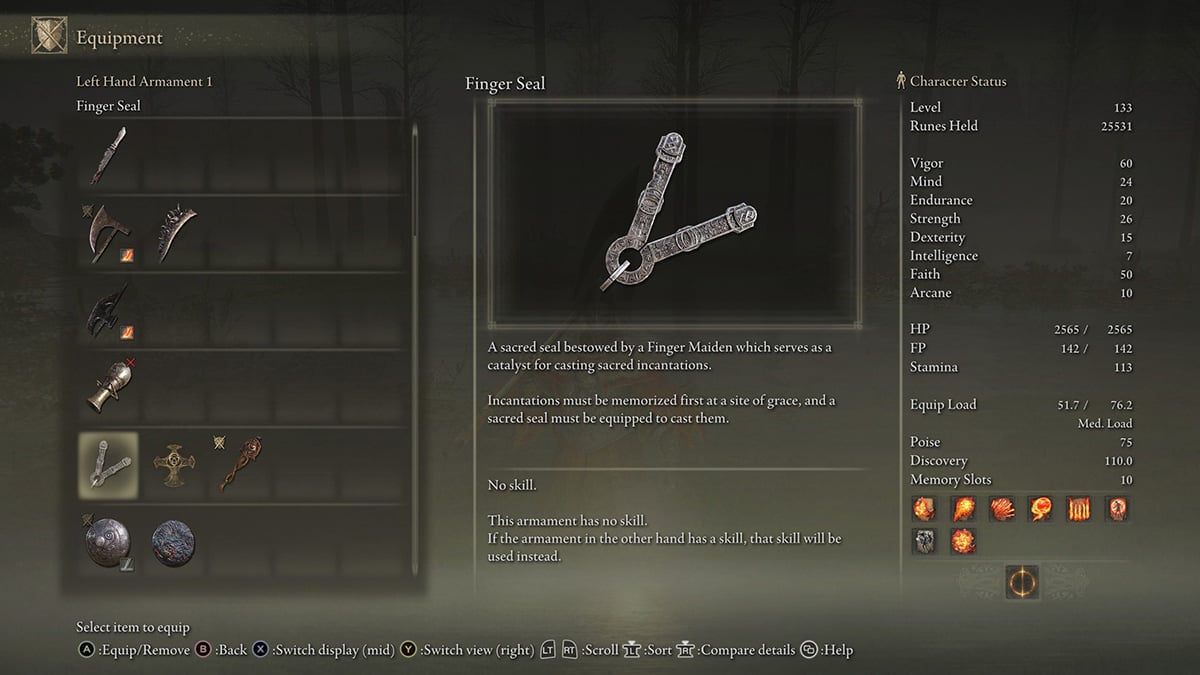Select the twisted red staff seal
1200x675 pixels.
click(x=240, y=465)
